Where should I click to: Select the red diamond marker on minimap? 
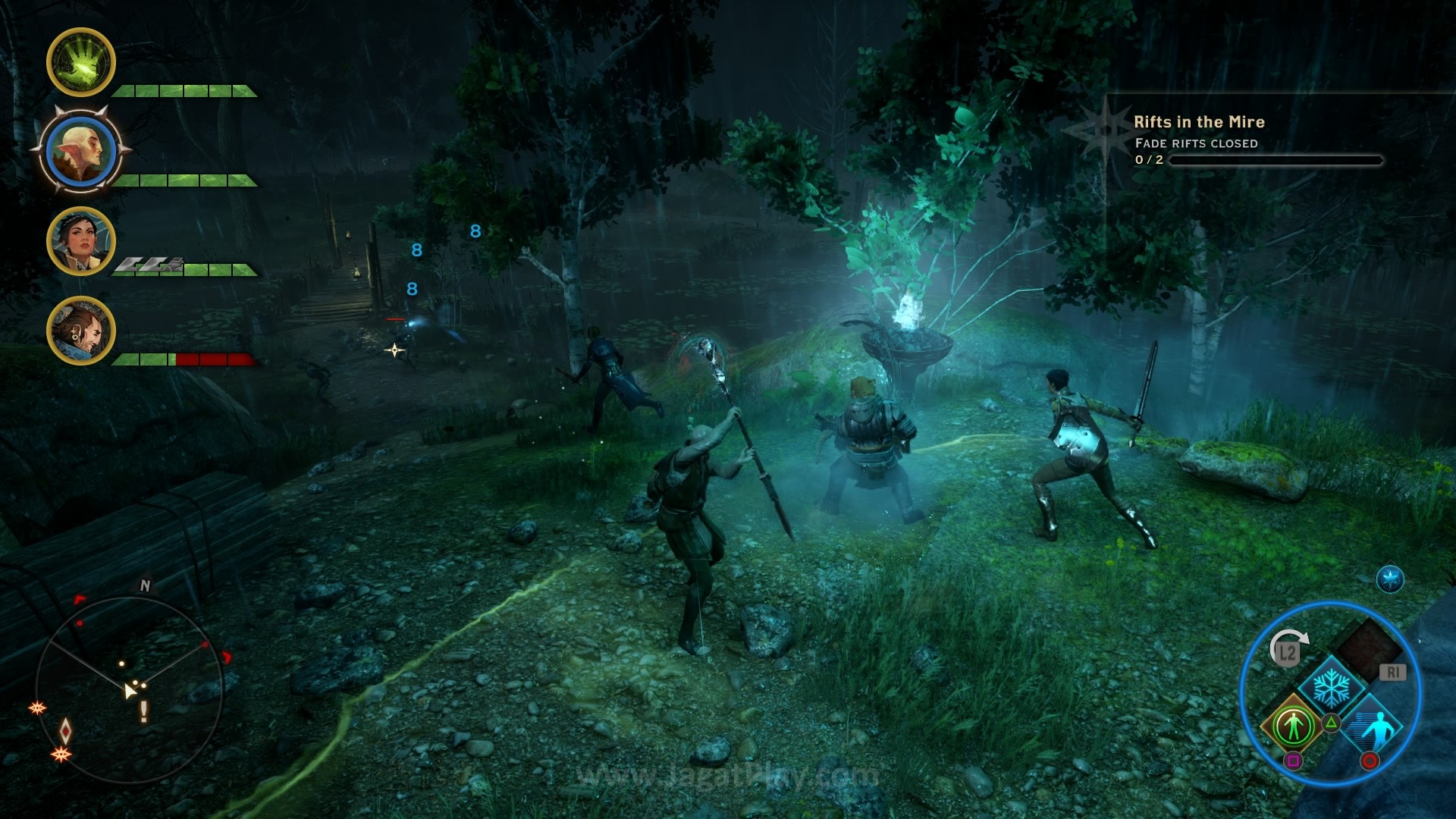66,730
